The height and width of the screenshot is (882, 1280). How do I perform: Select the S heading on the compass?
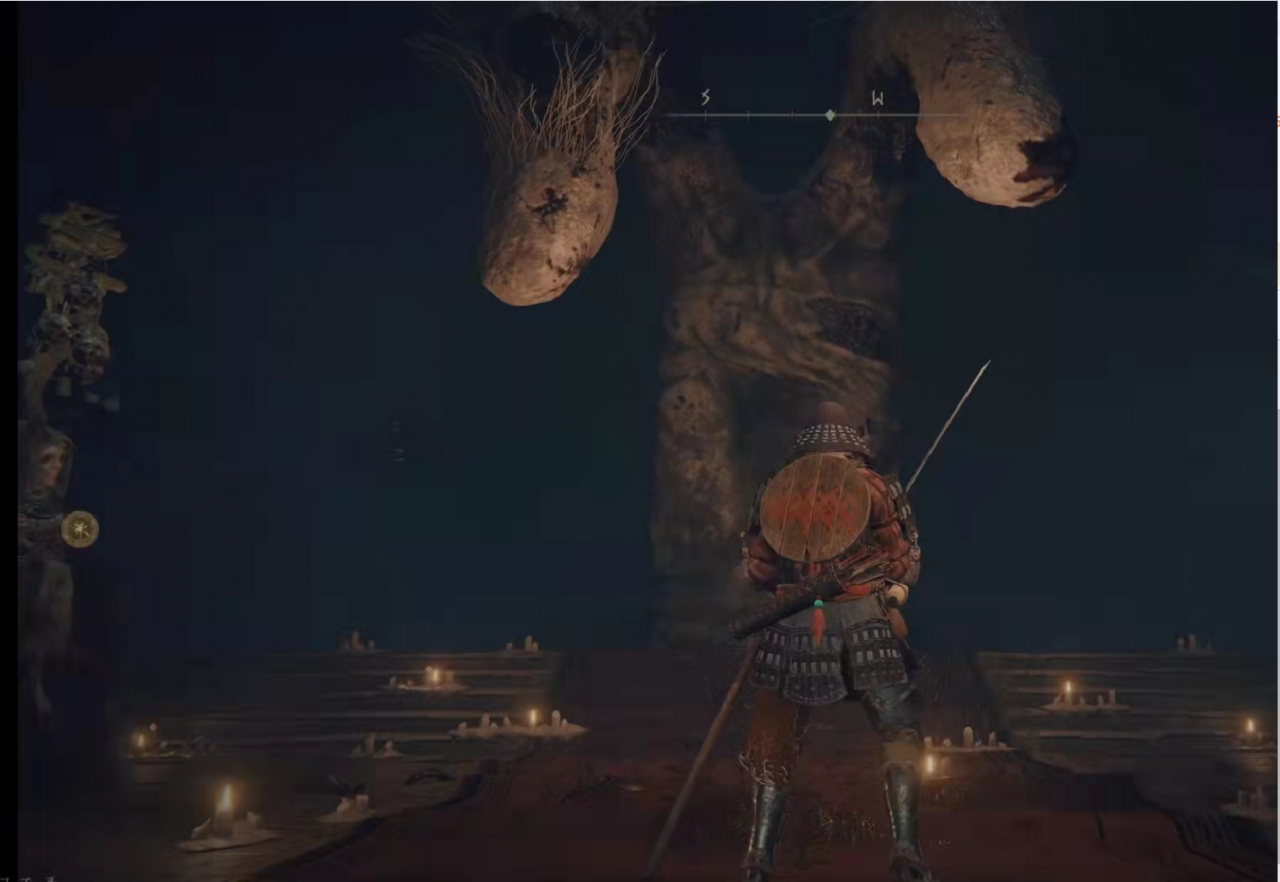[705, 98]
